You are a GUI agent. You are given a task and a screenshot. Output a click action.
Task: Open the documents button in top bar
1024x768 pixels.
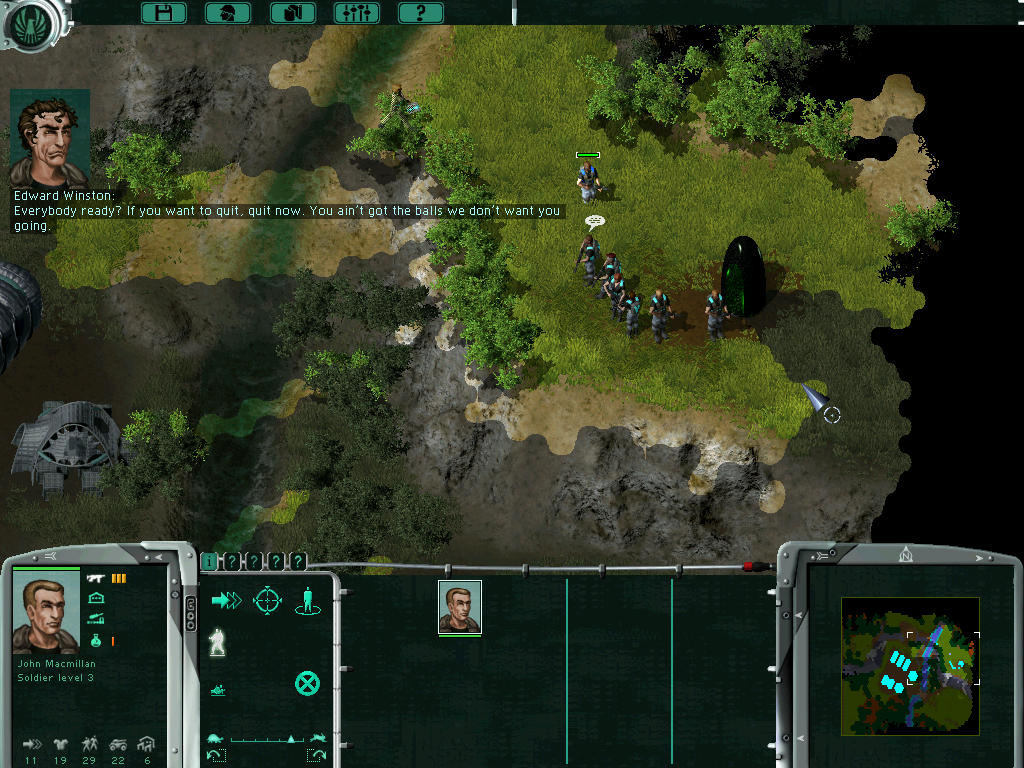[x=293, y=13]
